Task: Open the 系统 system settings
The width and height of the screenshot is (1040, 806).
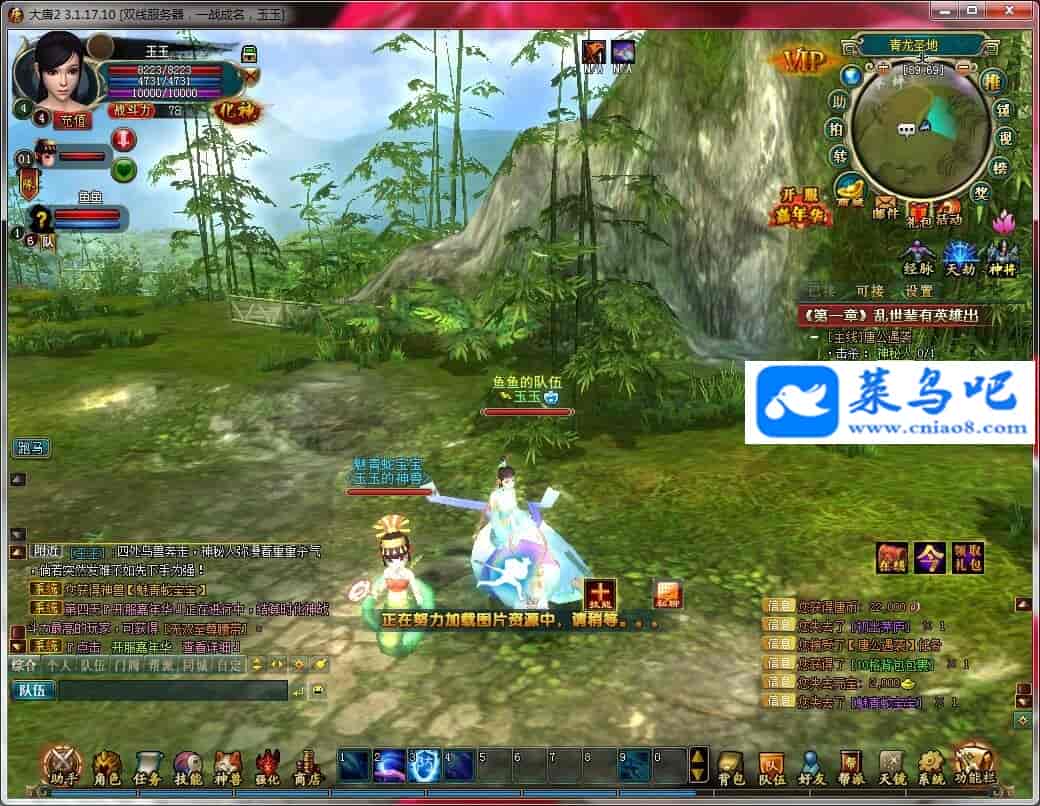Action: point(930,765)
